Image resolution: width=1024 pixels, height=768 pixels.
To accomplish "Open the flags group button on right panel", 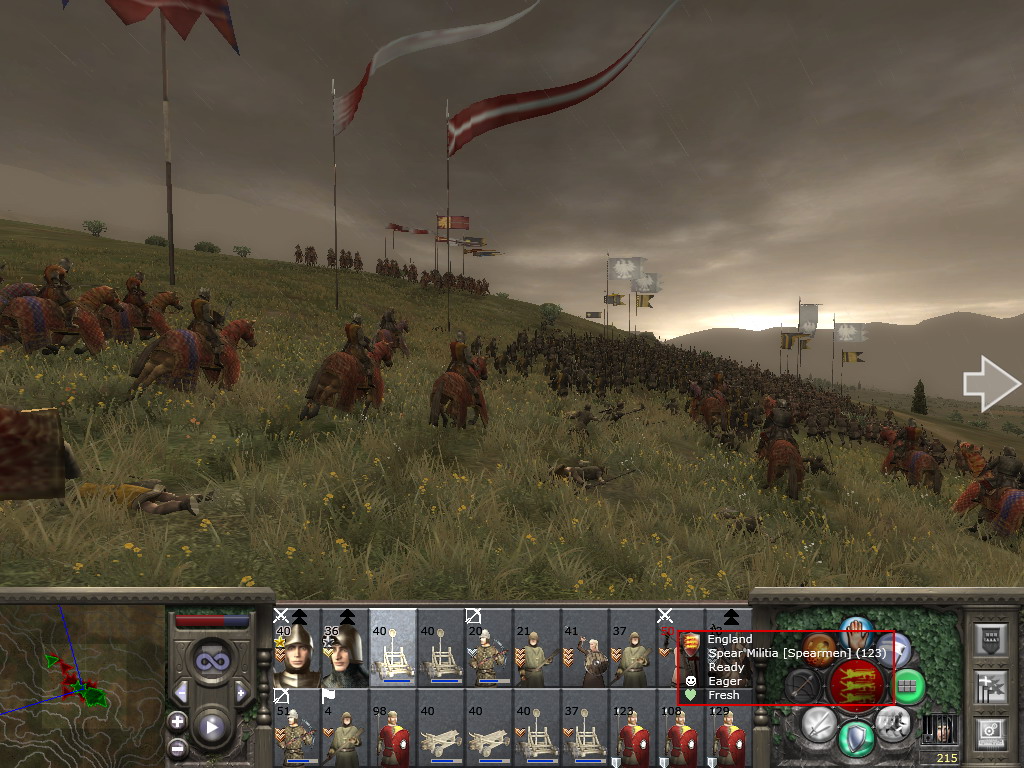I will point(991,685).
